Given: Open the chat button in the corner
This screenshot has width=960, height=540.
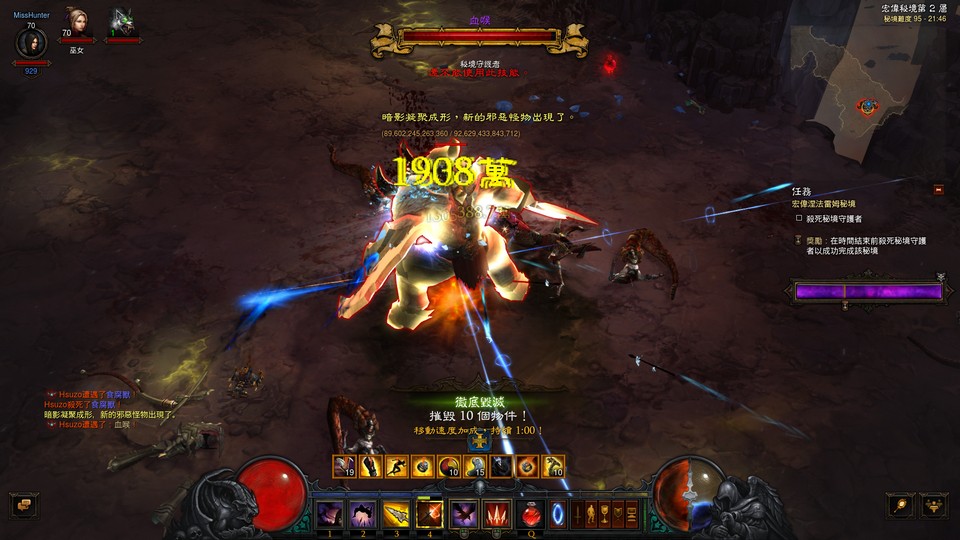Looking at the screenshot, I should point(22,505).
